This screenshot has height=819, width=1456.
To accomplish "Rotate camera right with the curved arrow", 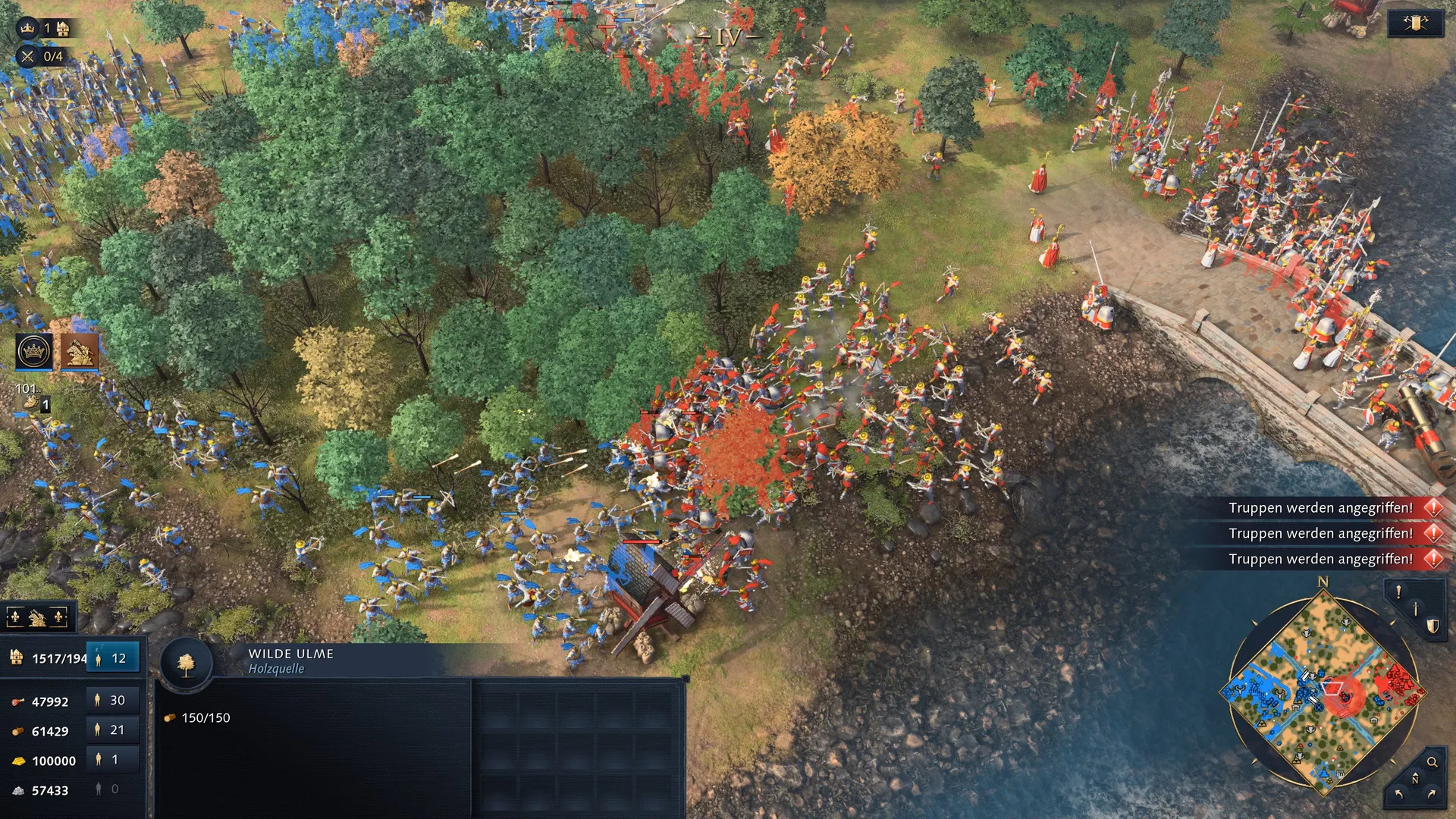I will (1432, 795).
